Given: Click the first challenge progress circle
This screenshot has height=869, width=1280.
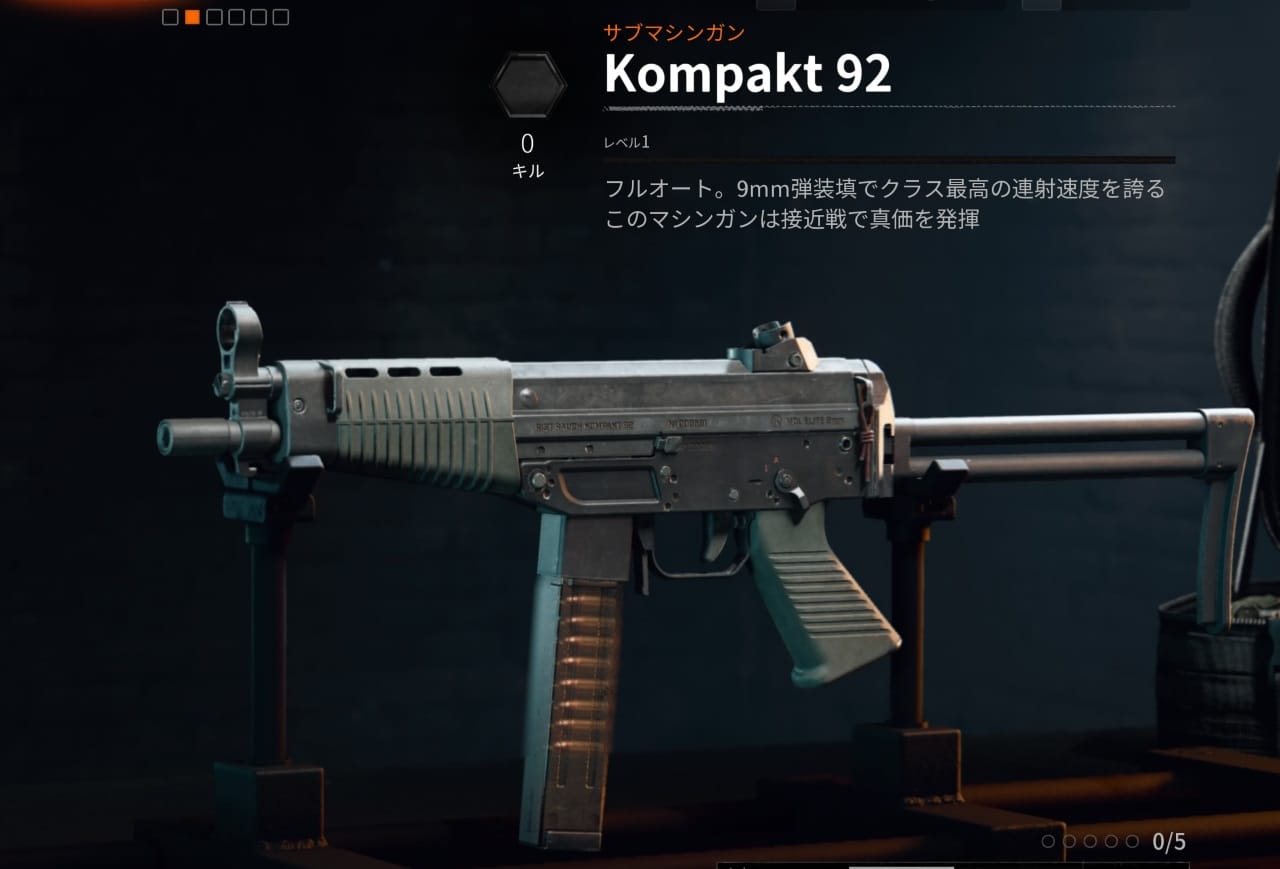Looking at the screenshot, I should [x=1048, y=841].
